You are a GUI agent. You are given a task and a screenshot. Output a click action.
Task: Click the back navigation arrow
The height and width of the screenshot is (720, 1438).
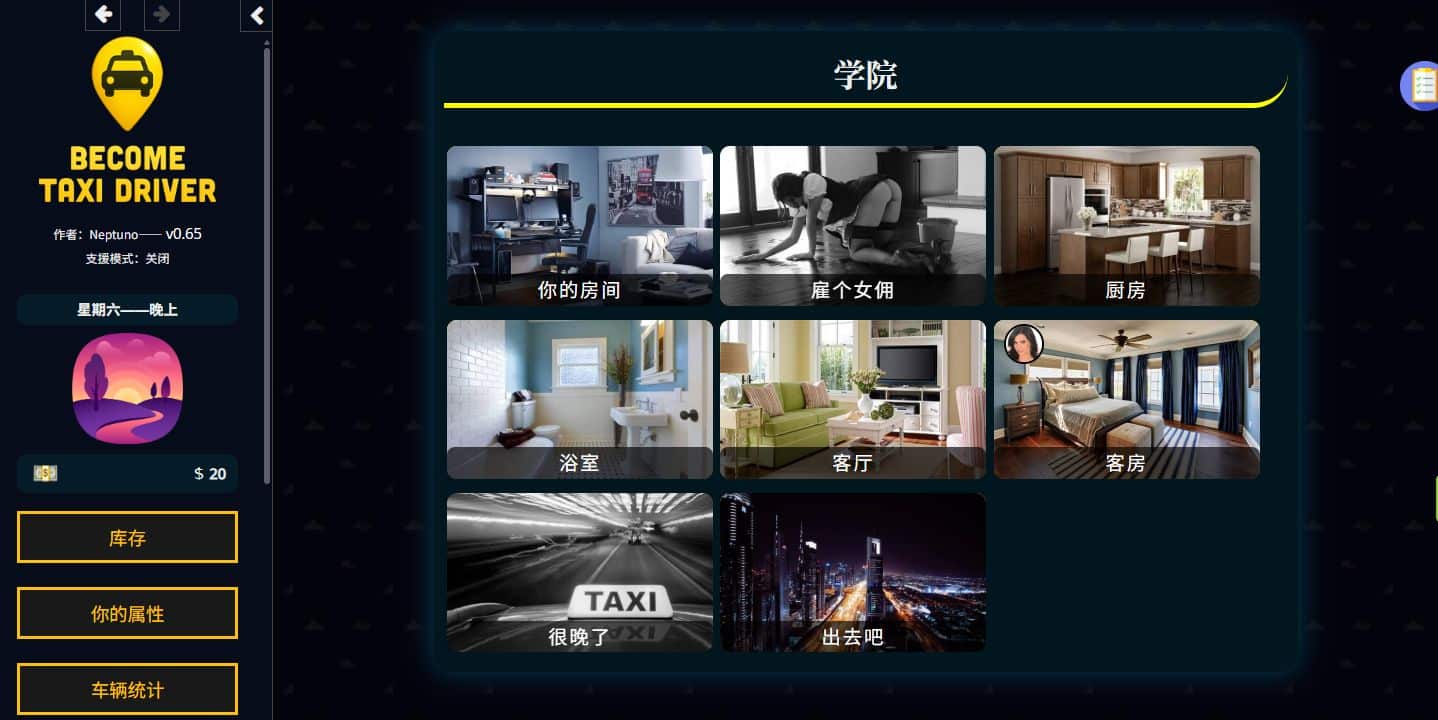tap(102, 15)
